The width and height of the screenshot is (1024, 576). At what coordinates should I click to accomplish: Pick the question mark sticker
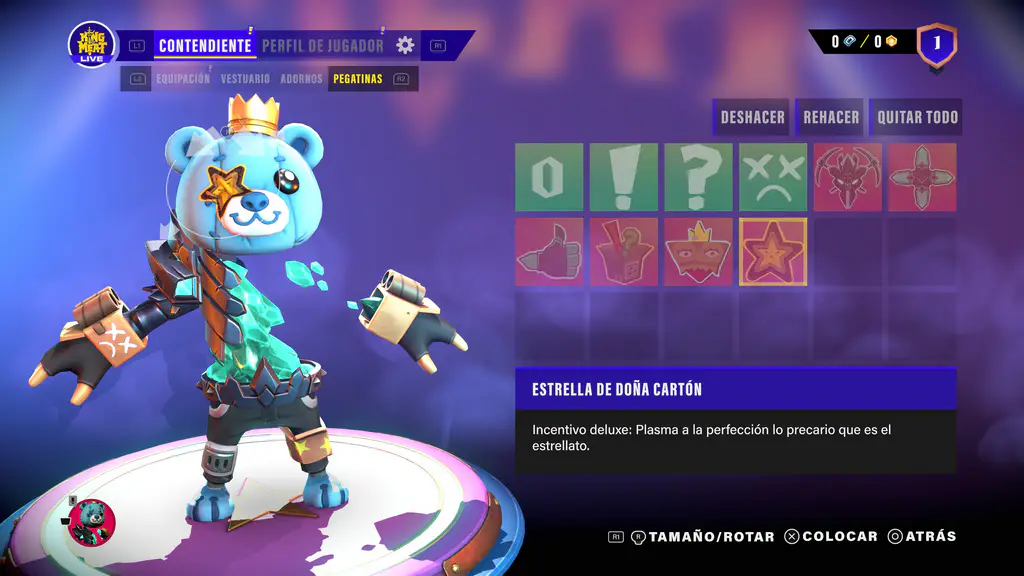pos(698,177)
